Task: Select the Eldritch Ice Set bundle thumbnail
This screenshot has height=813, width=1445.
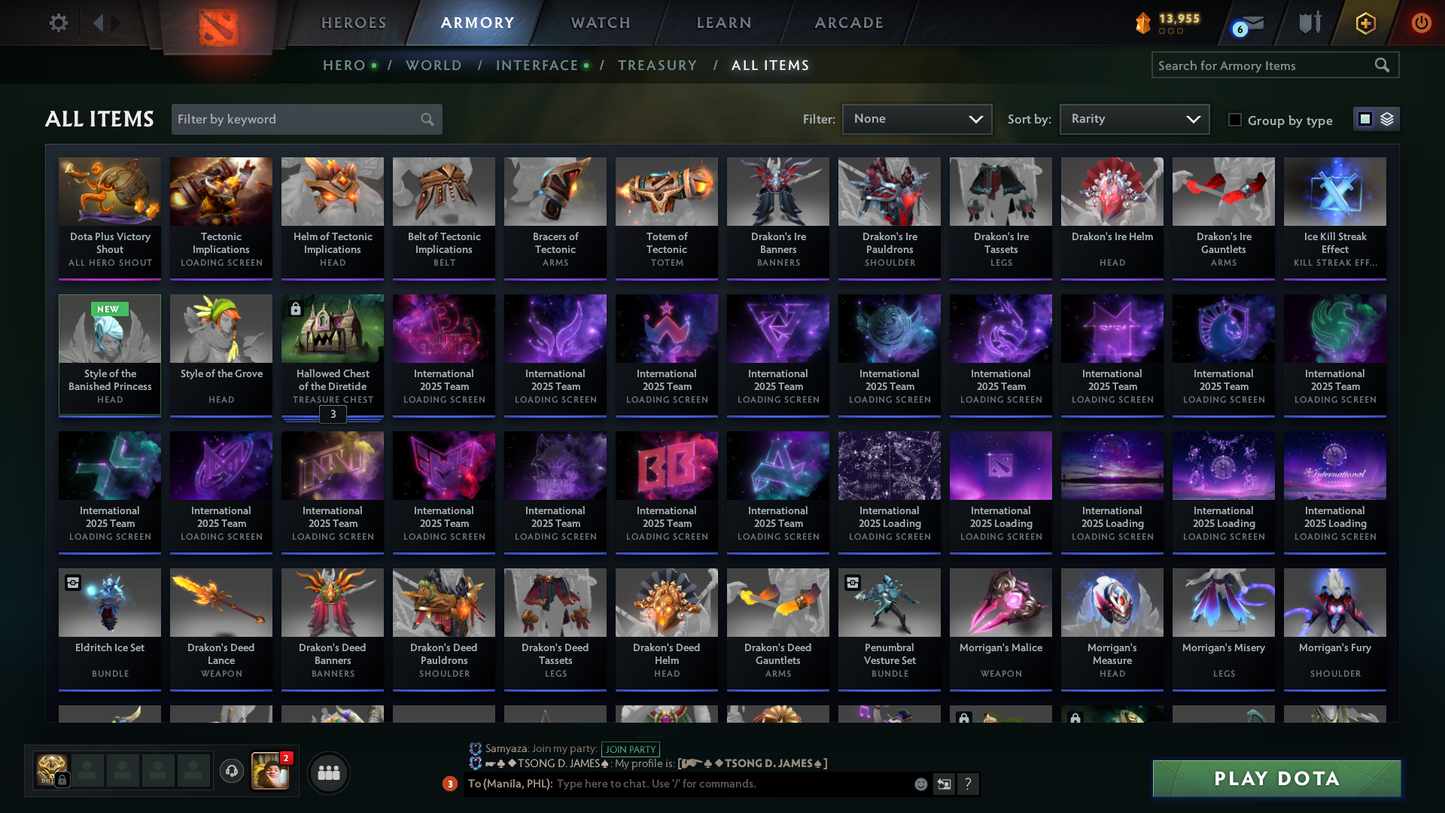Action: click(109, 601)
